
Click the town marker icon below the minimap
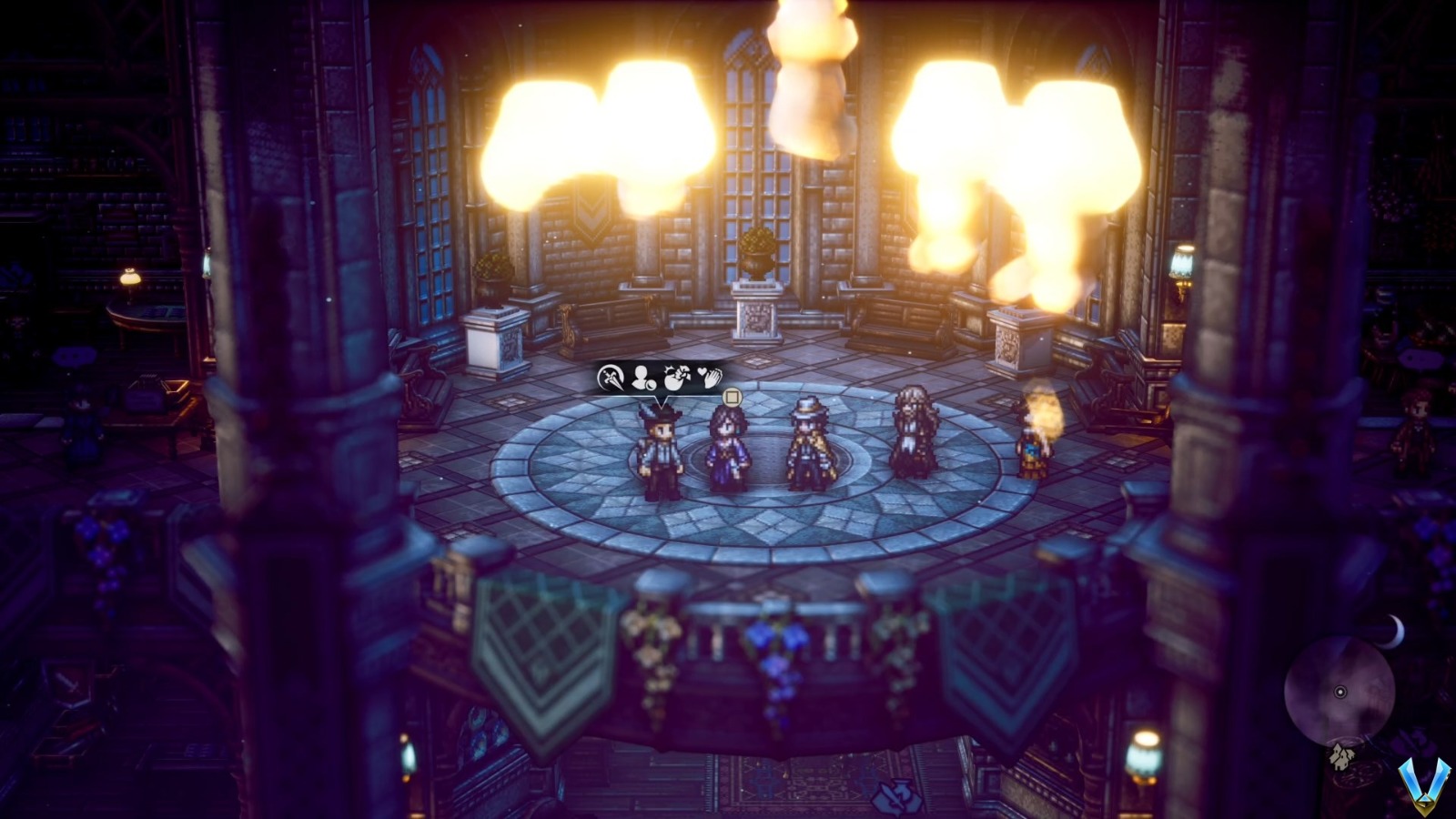[1341, 757]
